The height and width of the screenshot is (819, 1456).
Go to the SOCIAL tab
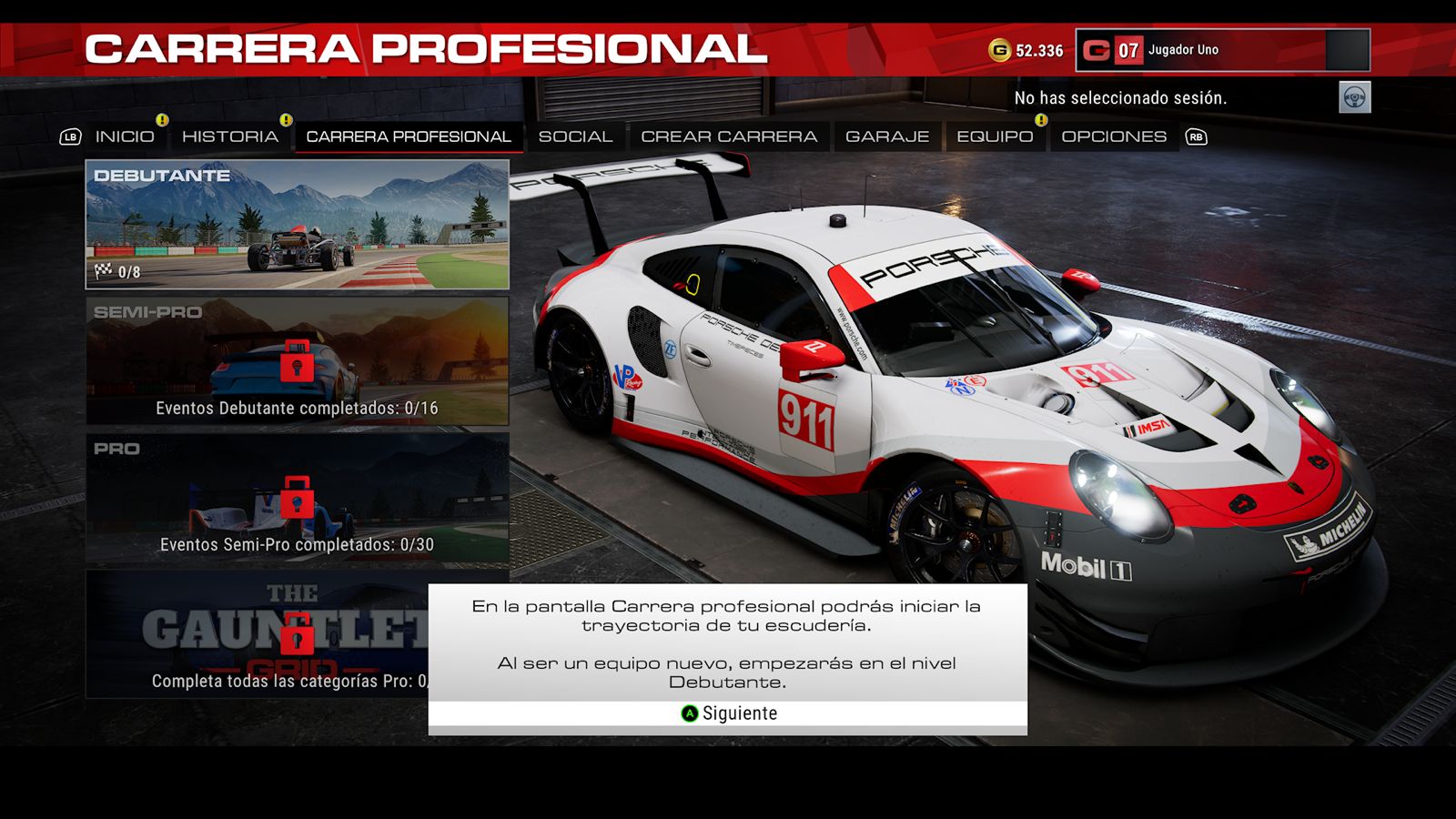[x=575, y=136]
